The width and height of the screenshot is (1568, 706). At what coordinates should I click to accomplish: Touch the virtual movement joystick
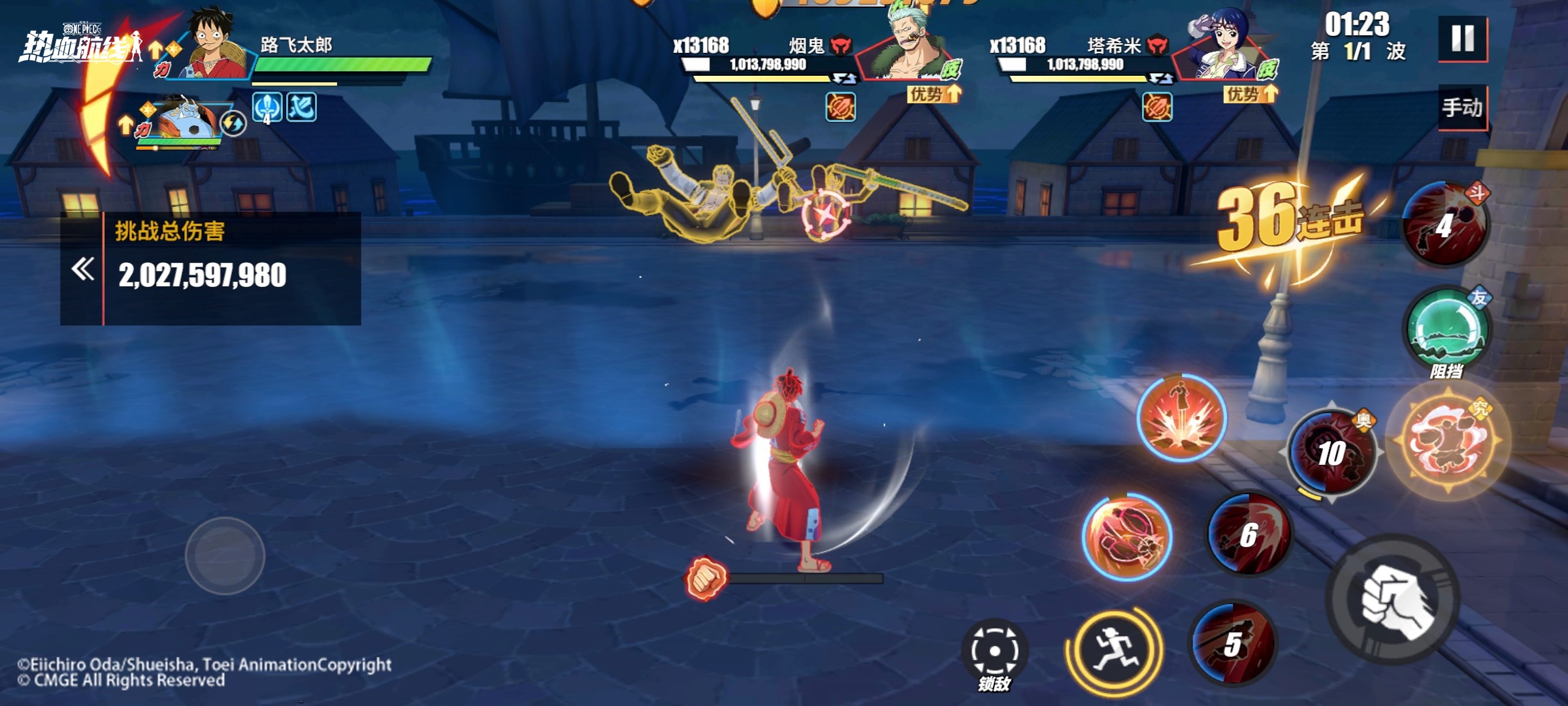(x=225, y=556)
